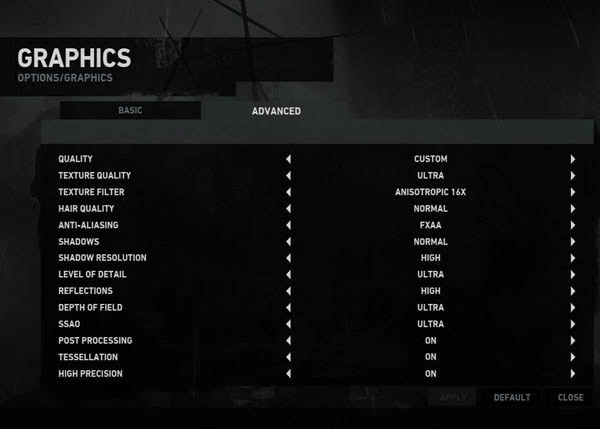Lower Texture Quality with its left arrow
The width and height of the screenshot is (600, 429).
point(288,176)
